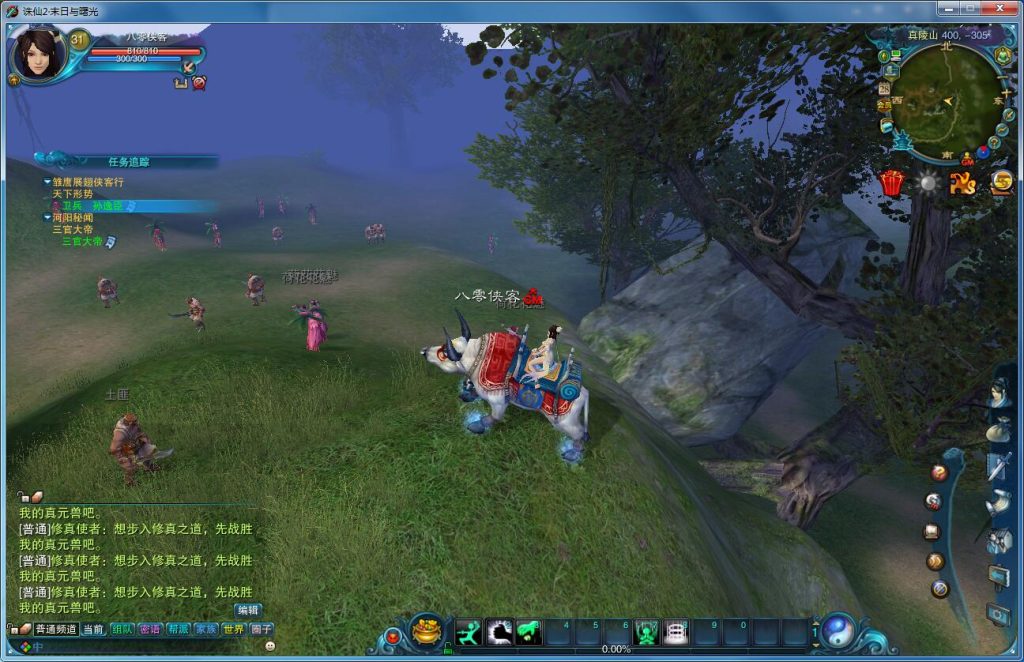Activate the white coiled cage skill

tap(677, 632)
